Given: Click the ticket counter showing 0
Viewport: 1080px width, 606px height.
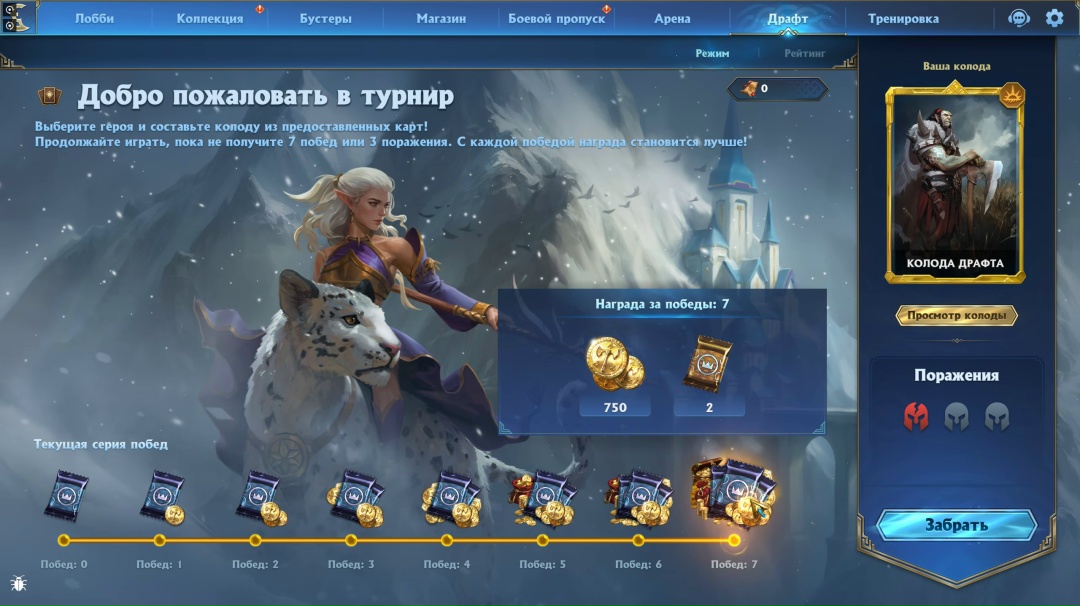Looking at the screenshot, I should tap(779, 89).
